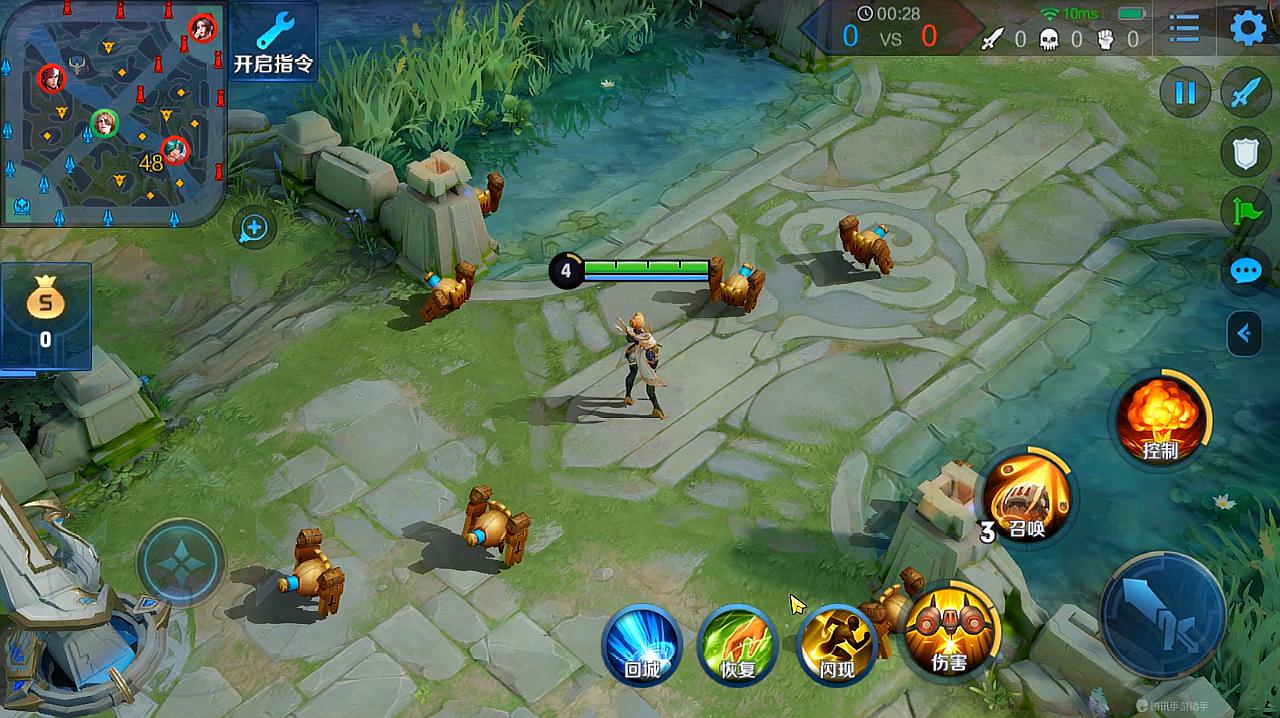The image size is (1280, 718).
Task: Cast the 伤害 damage ability
Action: [950, 630]
